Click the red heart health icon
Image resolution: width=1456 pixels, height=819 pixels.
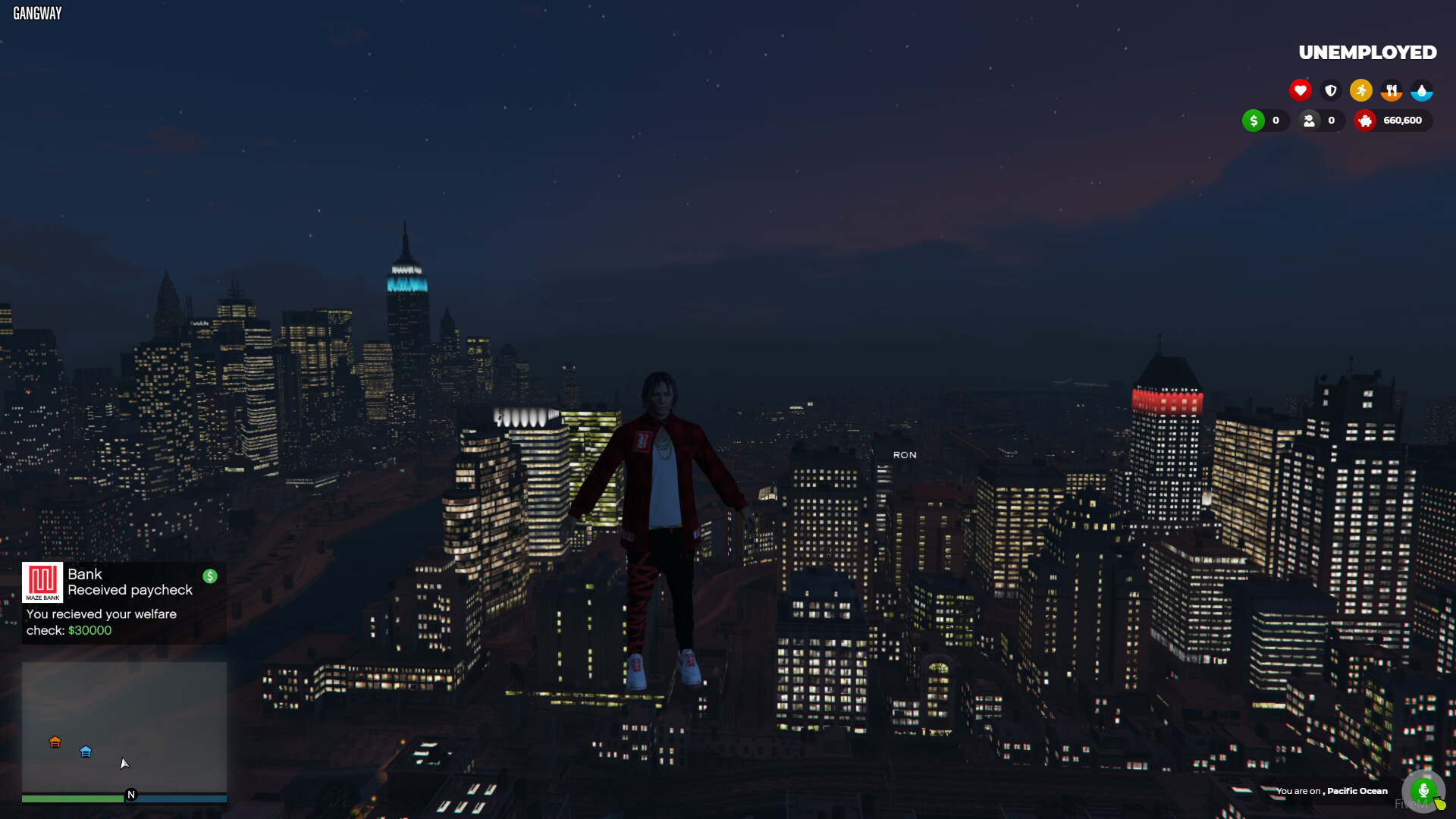[x=1301, y=89]
